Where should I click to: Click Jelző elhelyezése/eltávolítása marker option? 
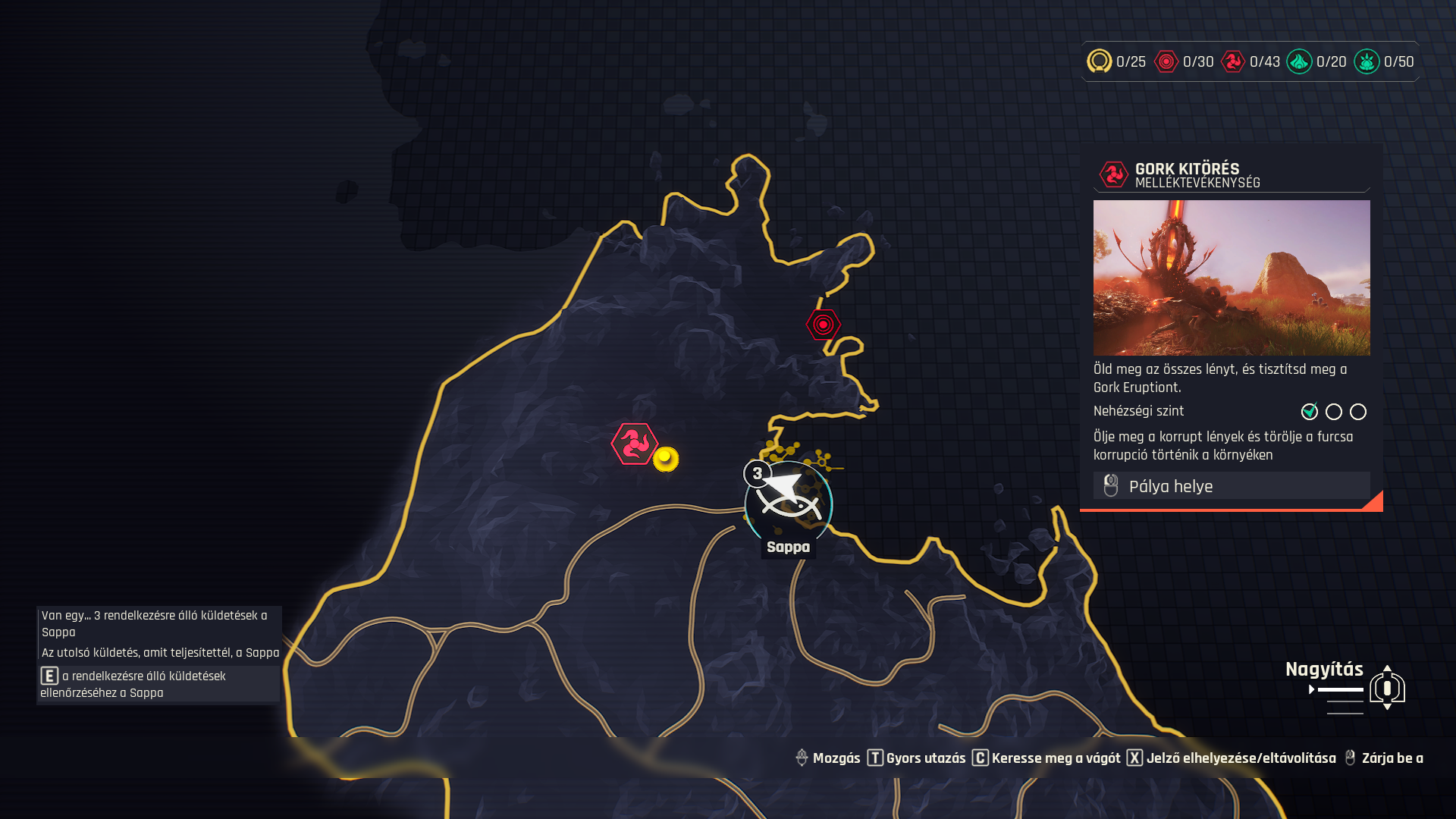(x=1232, y=758)
